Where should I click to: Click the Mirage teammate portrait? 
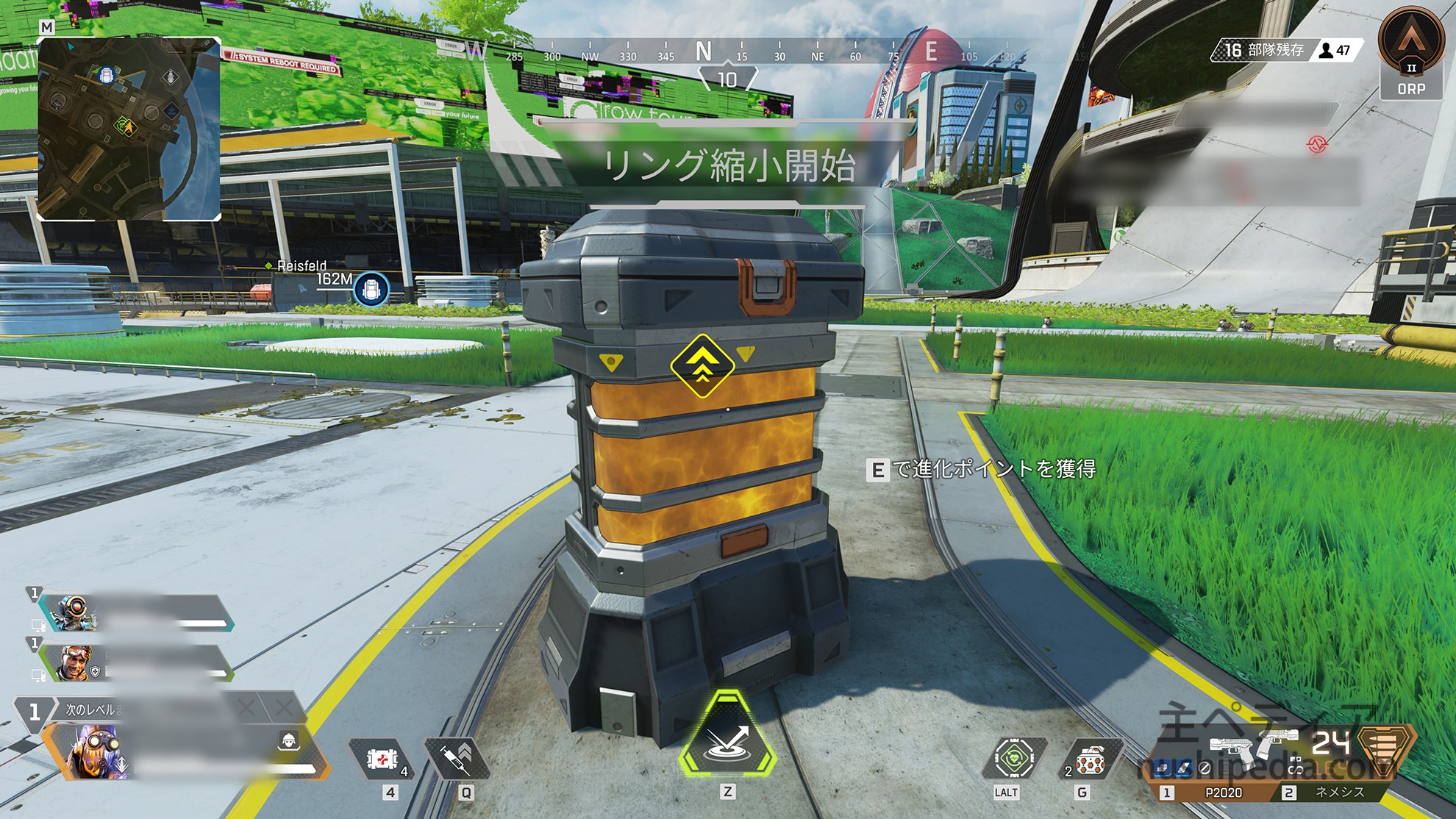coord(74,662)
